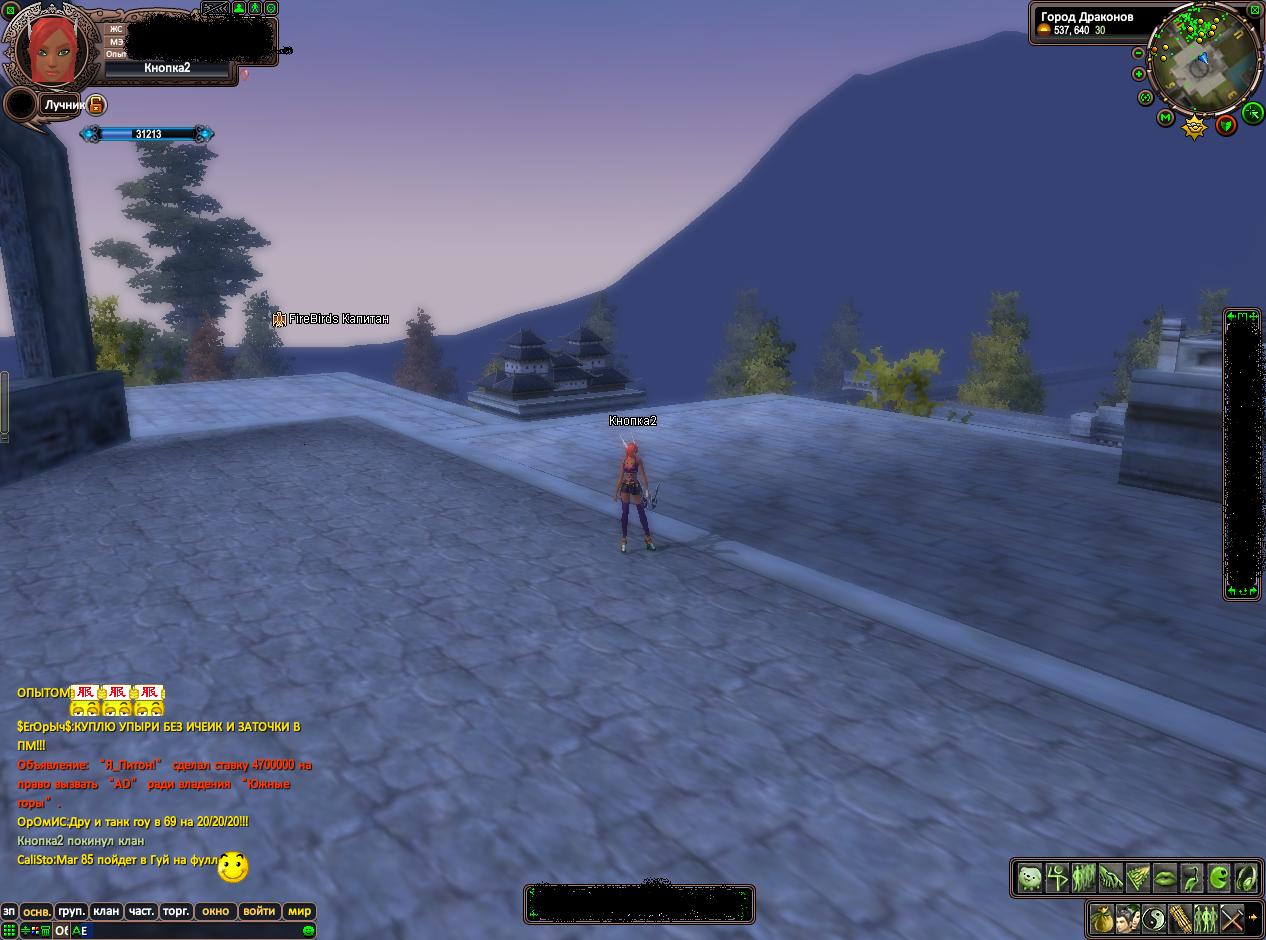Viewport: 1266px width, 940px height.
Task: Click the green lips icon
Action: (x=1165, y=878)
